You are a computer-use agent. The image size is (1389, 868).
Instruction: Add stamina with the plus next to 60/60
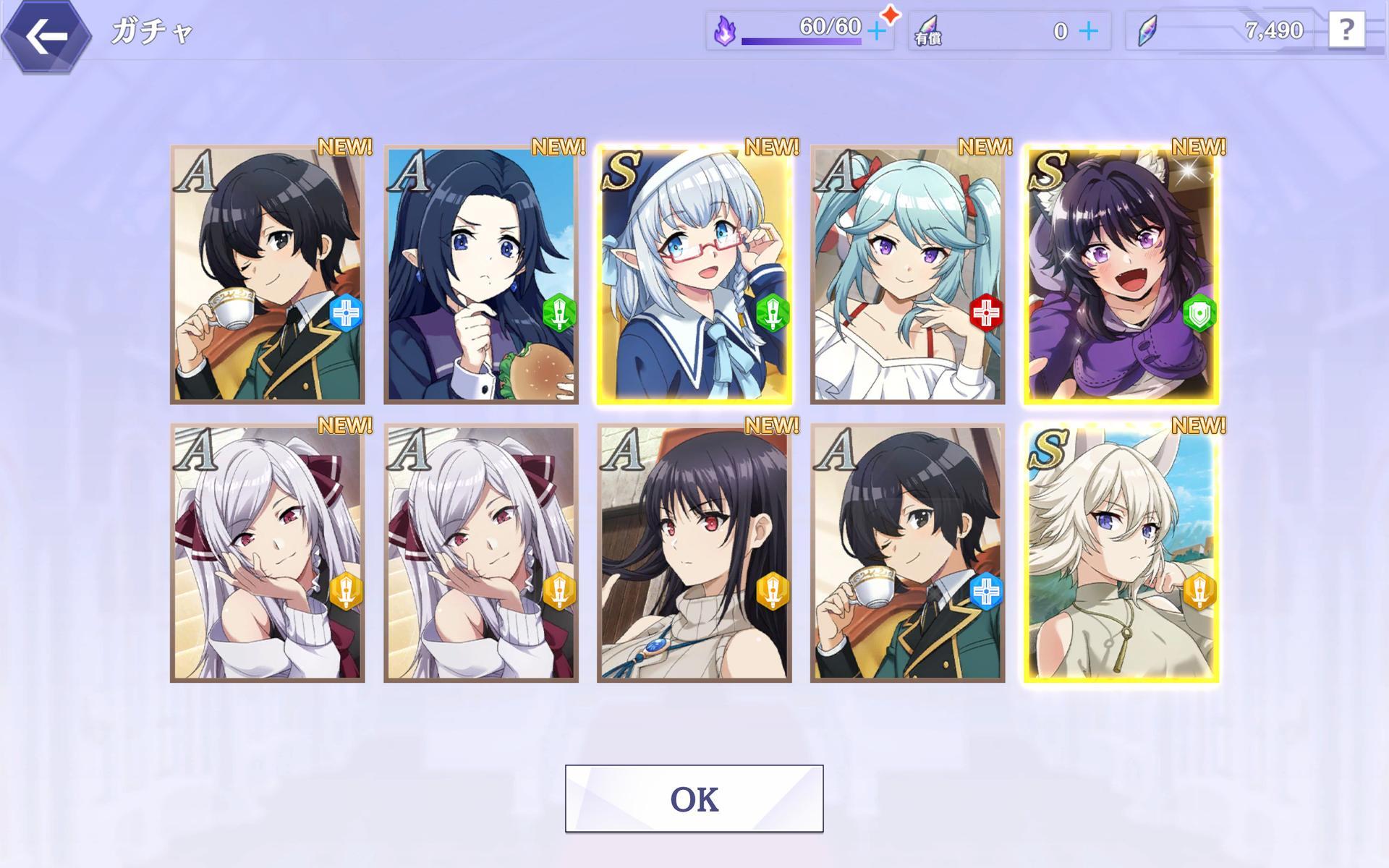pos(876,31)
